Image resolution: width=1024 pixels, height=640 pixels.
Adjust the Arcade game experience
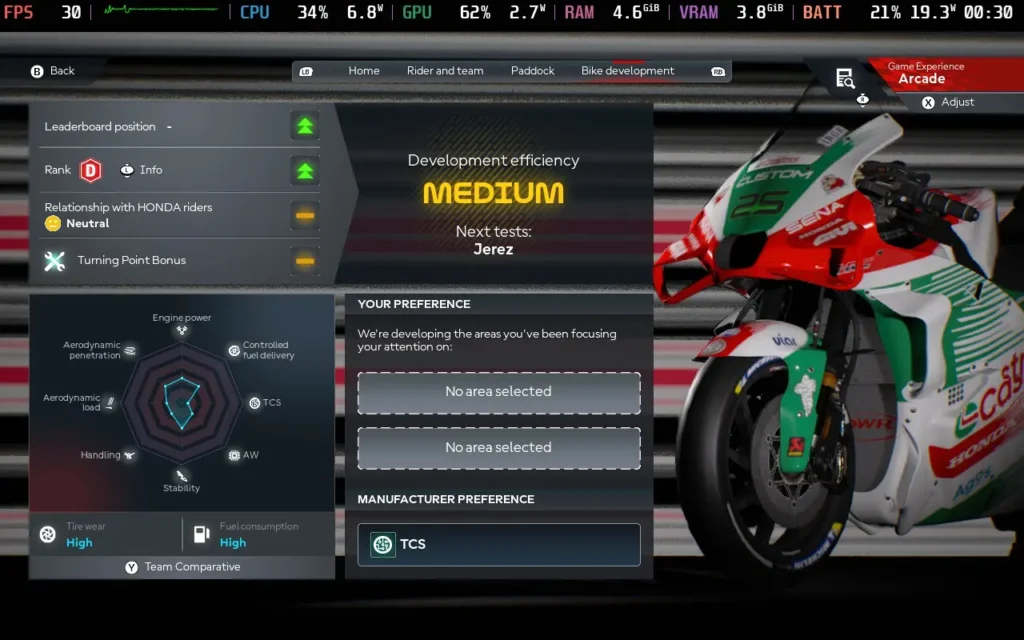pyautogui.click(x=947, y=102)
